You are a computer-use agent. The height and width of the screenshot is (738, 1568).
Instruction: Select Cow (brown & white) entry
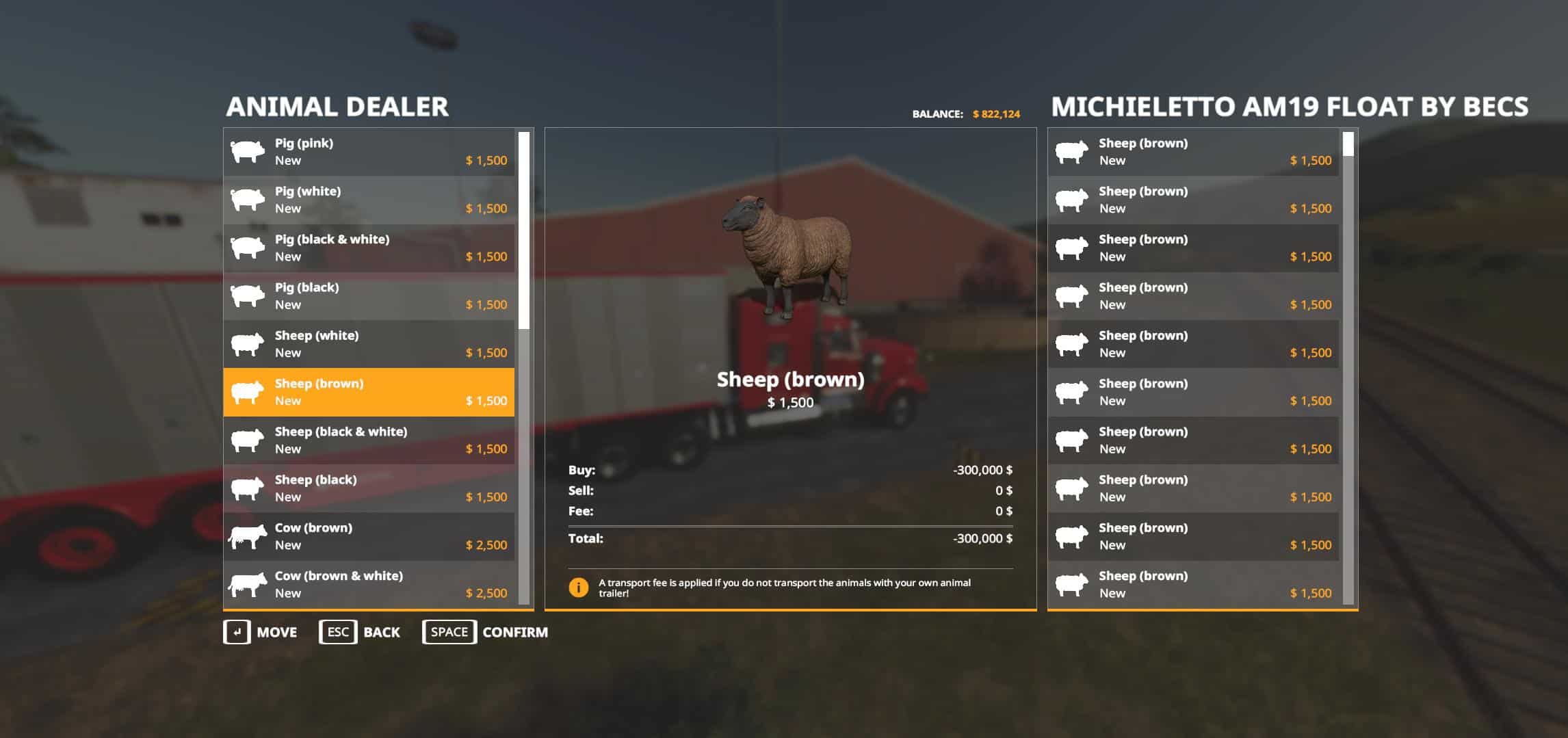coord(369,584)
